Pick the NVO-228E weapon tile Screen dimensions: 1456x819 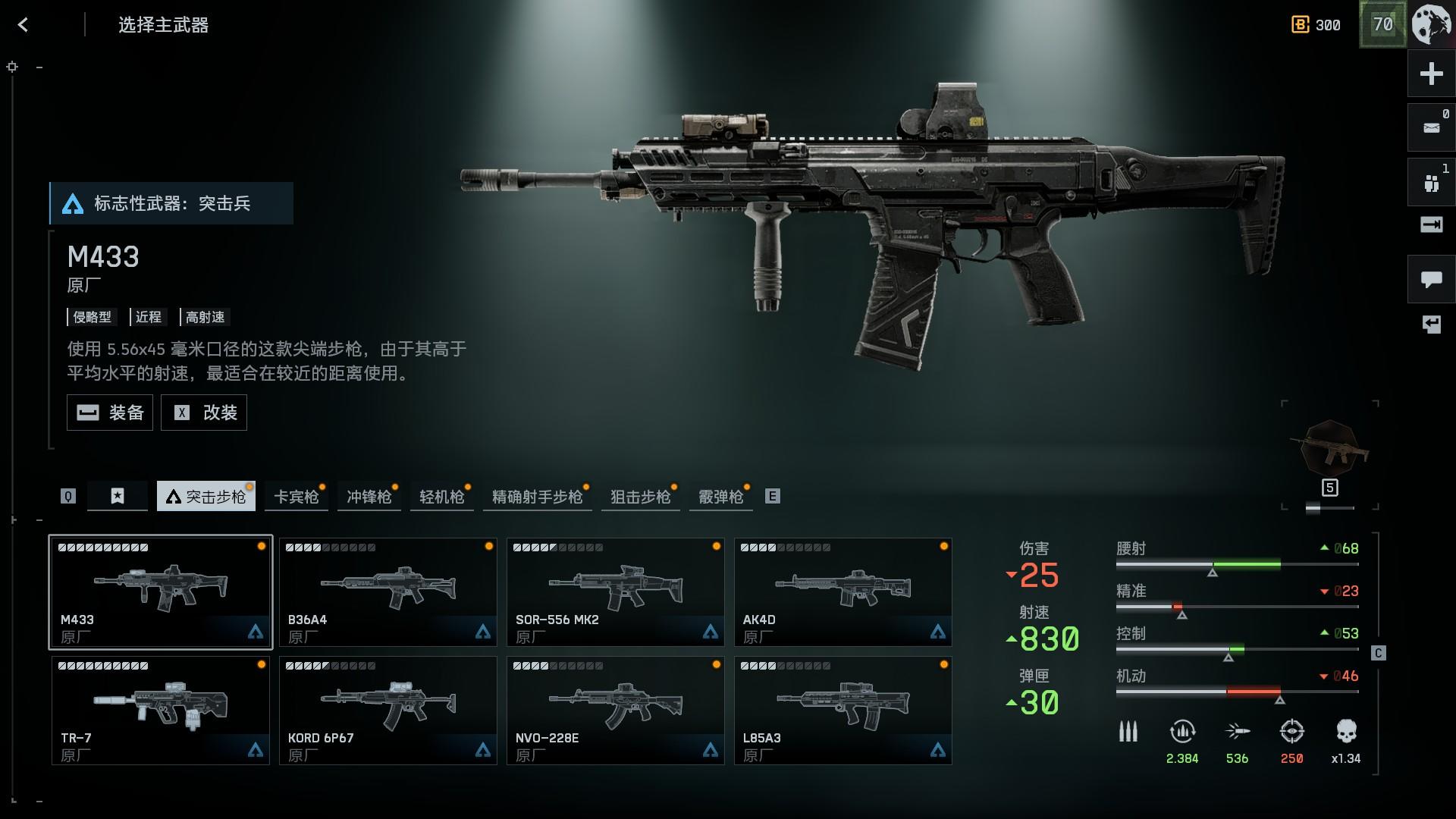pos(616,711)
